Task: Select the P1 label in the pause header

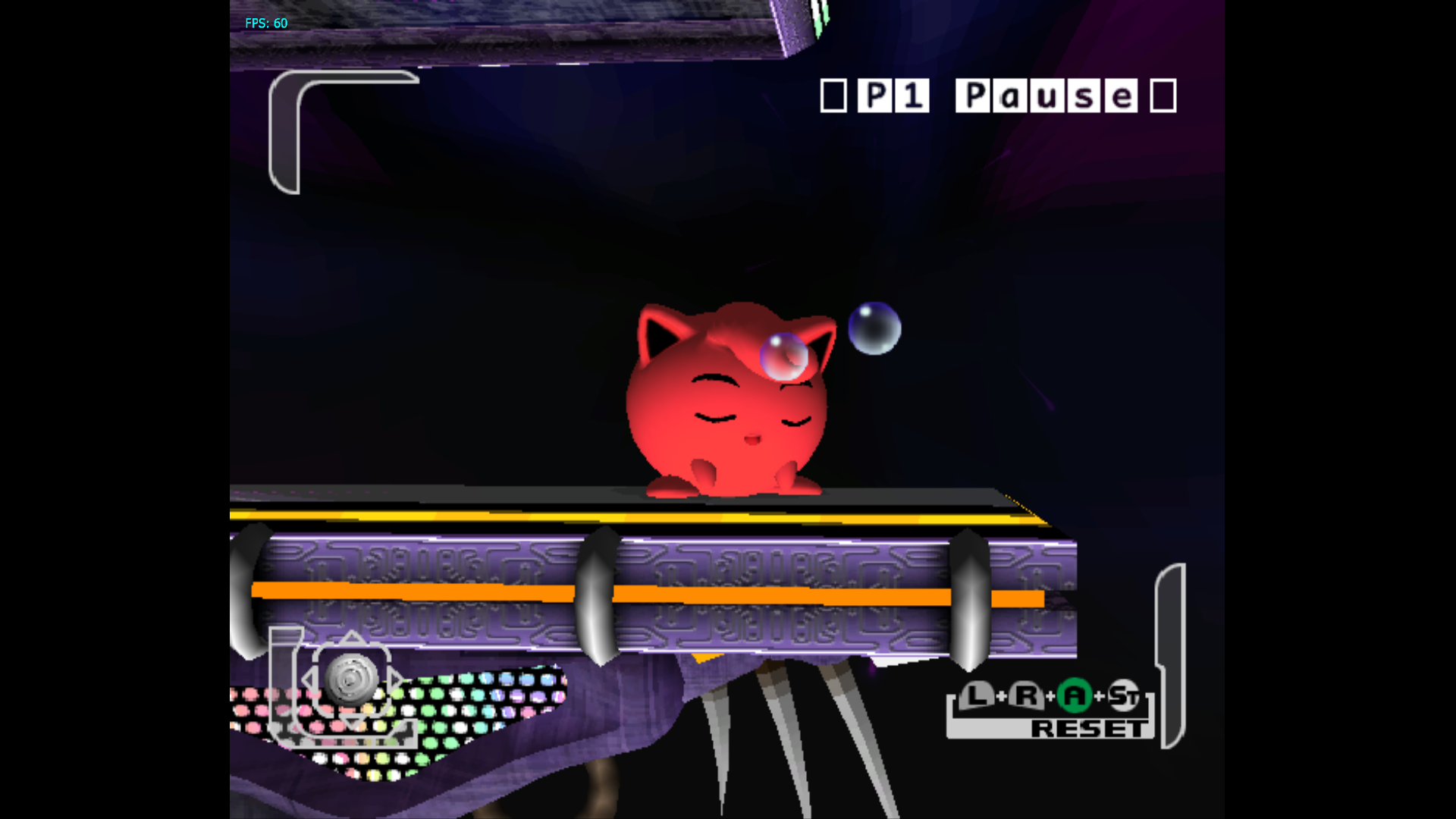Action: coord(895,95)
